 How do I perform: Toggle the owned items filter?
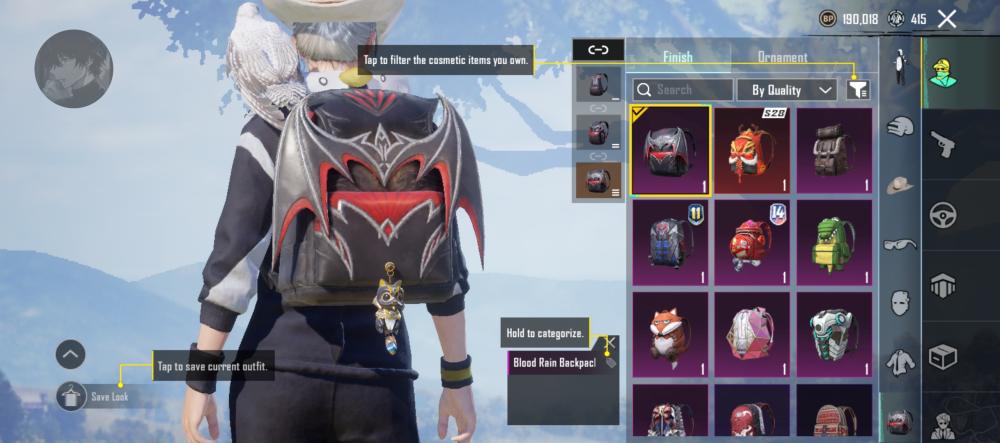point(857,90)
